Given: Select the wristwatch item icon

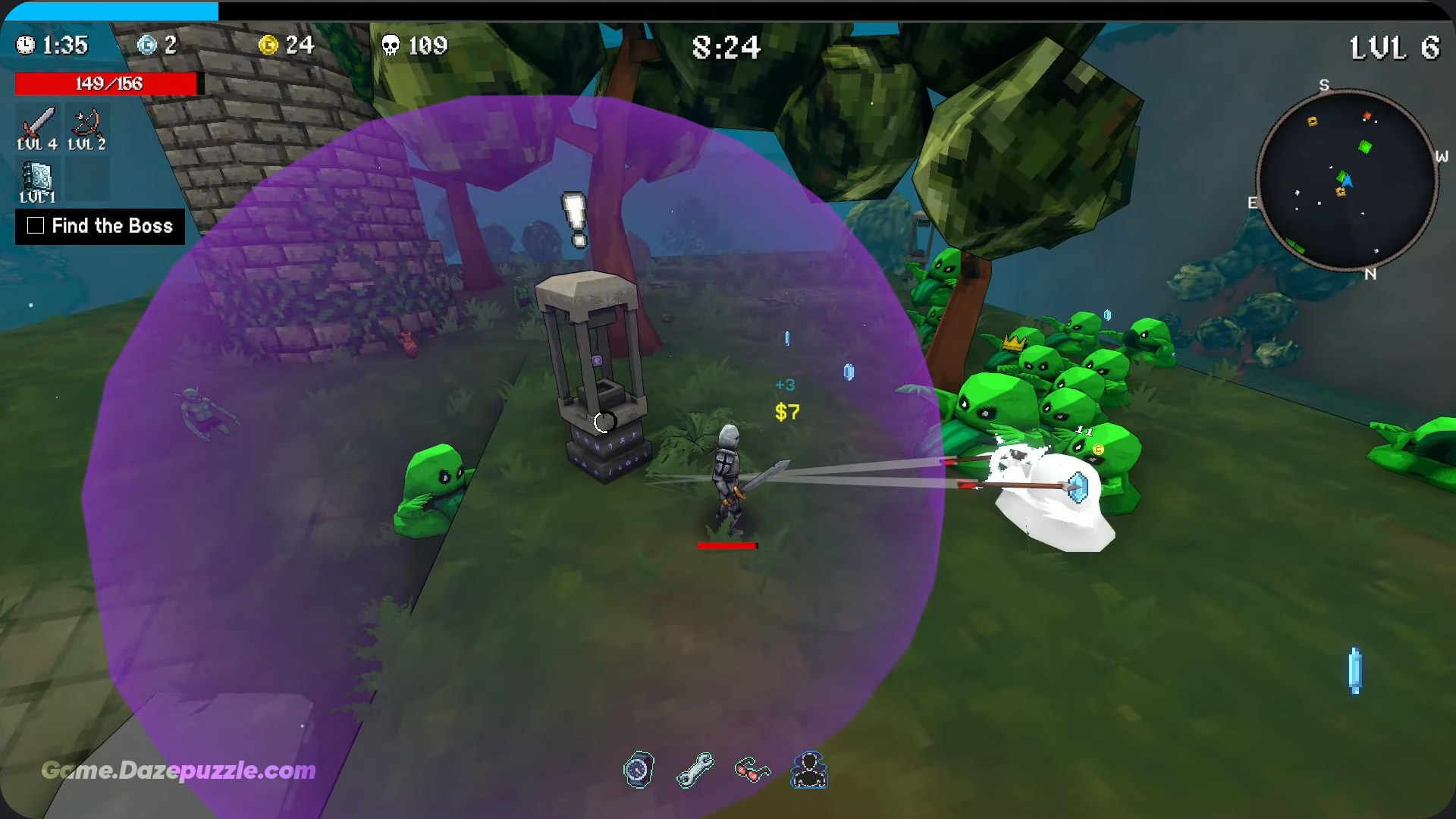Looking at the screenshot, I should 639,770.
